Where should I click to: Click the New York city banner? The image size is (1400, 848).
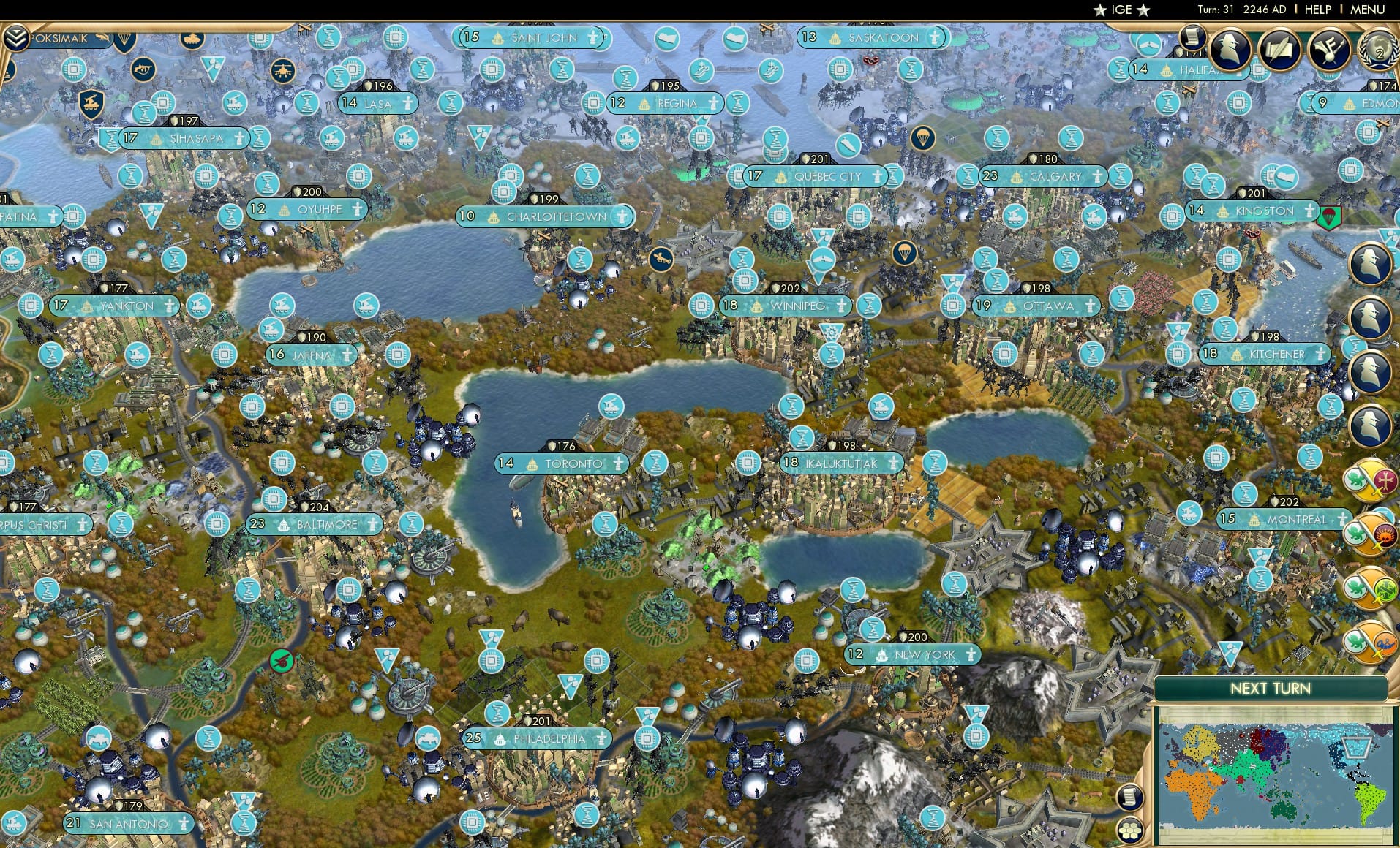[914, 655]
